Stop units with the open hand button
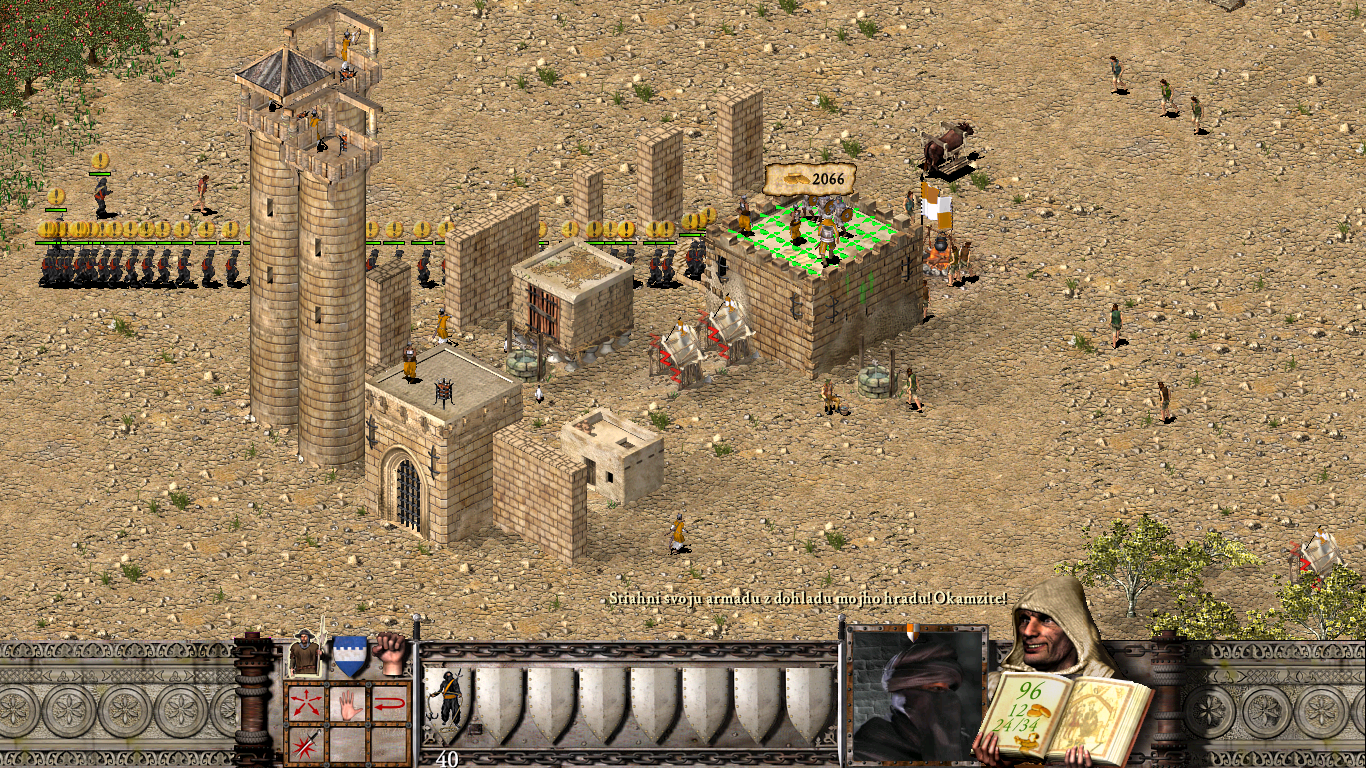This screenshot has width=1366, height=768. [346, 703]
